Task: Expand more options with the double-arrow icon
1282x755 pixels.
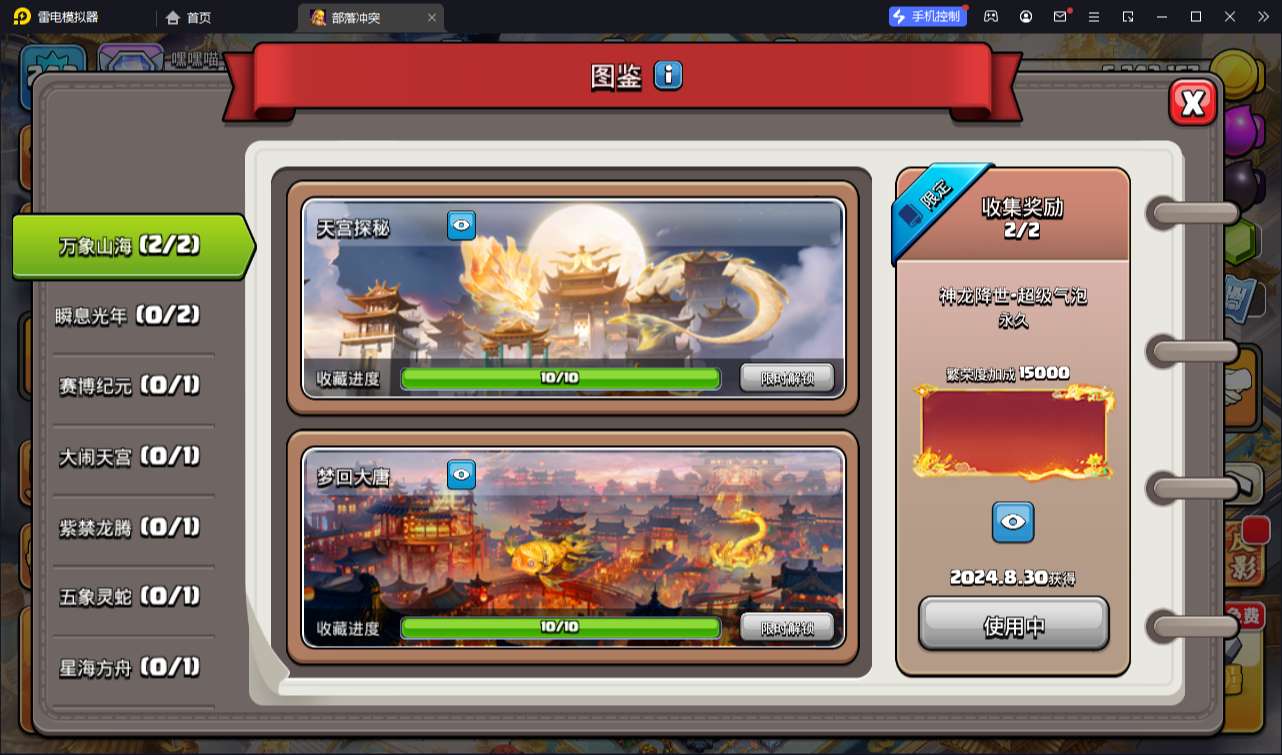Action: [x=1264, y=16]
